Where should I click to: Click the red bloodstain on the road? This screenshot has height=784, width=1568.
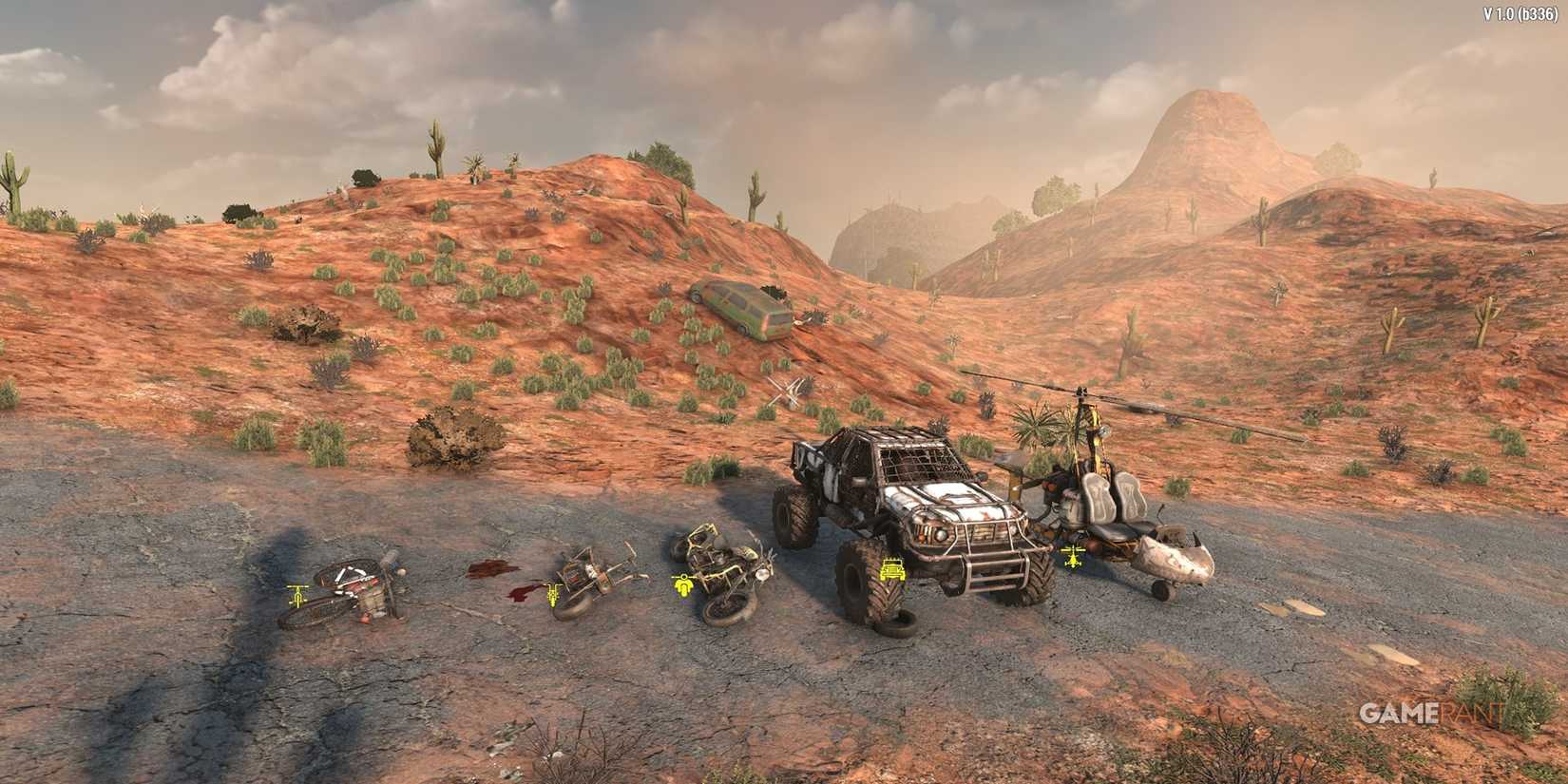(489, 570)
